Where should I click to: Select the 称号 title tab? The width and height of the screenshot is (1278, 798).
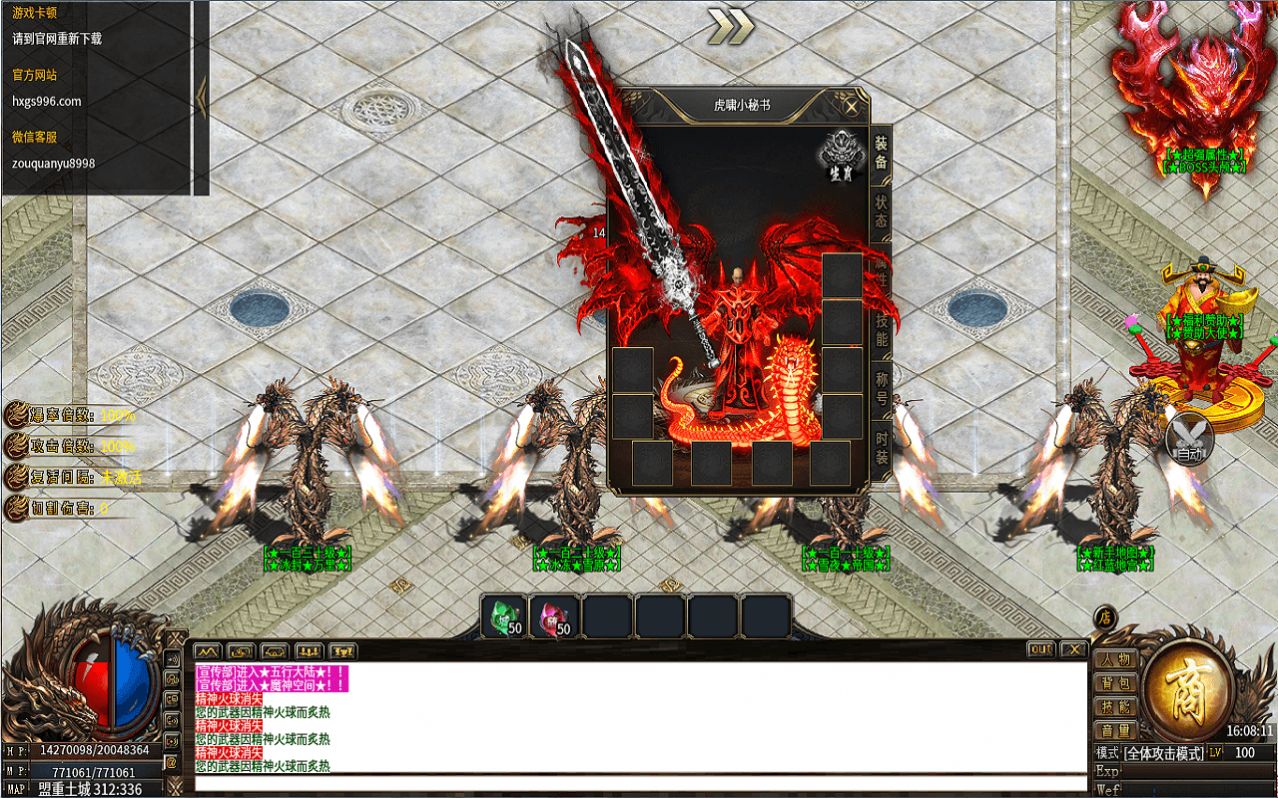coord(881,389)
